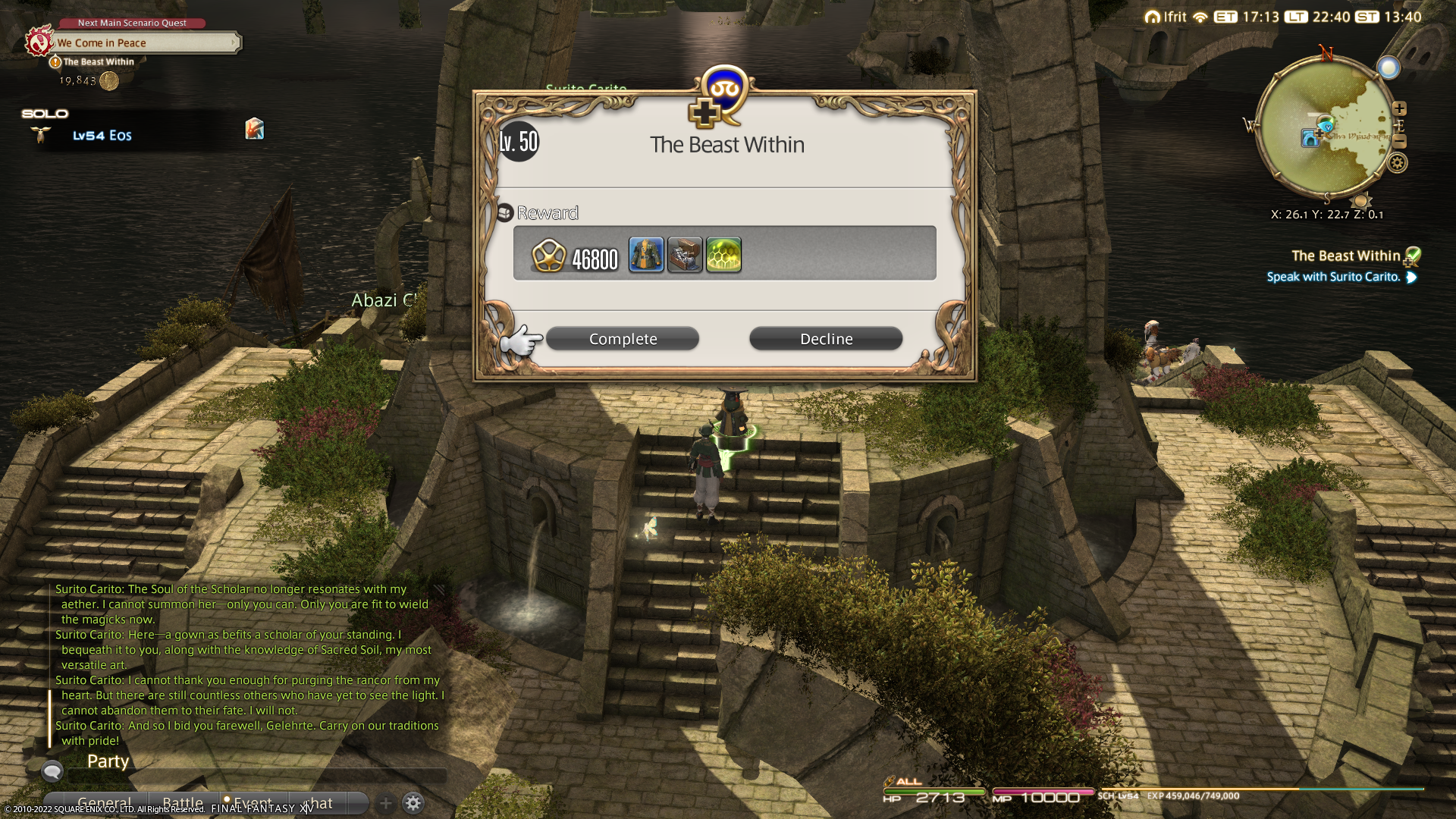This screenshot has height=819, width=1456.
Task: Open chat log settings gear
Action: tap(413, 803)
